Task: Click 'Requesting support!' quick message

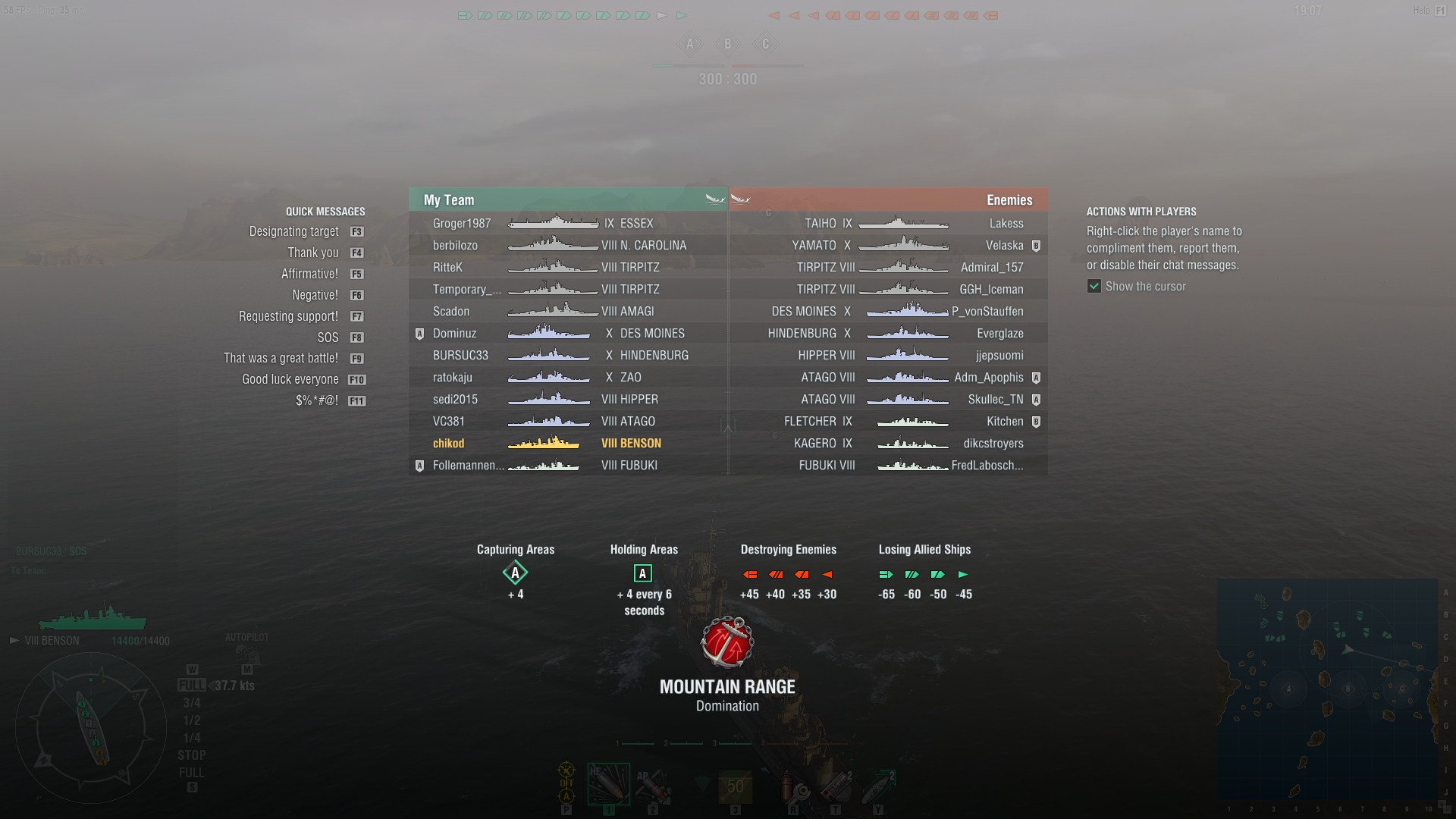Action: (x=288, y=316)
